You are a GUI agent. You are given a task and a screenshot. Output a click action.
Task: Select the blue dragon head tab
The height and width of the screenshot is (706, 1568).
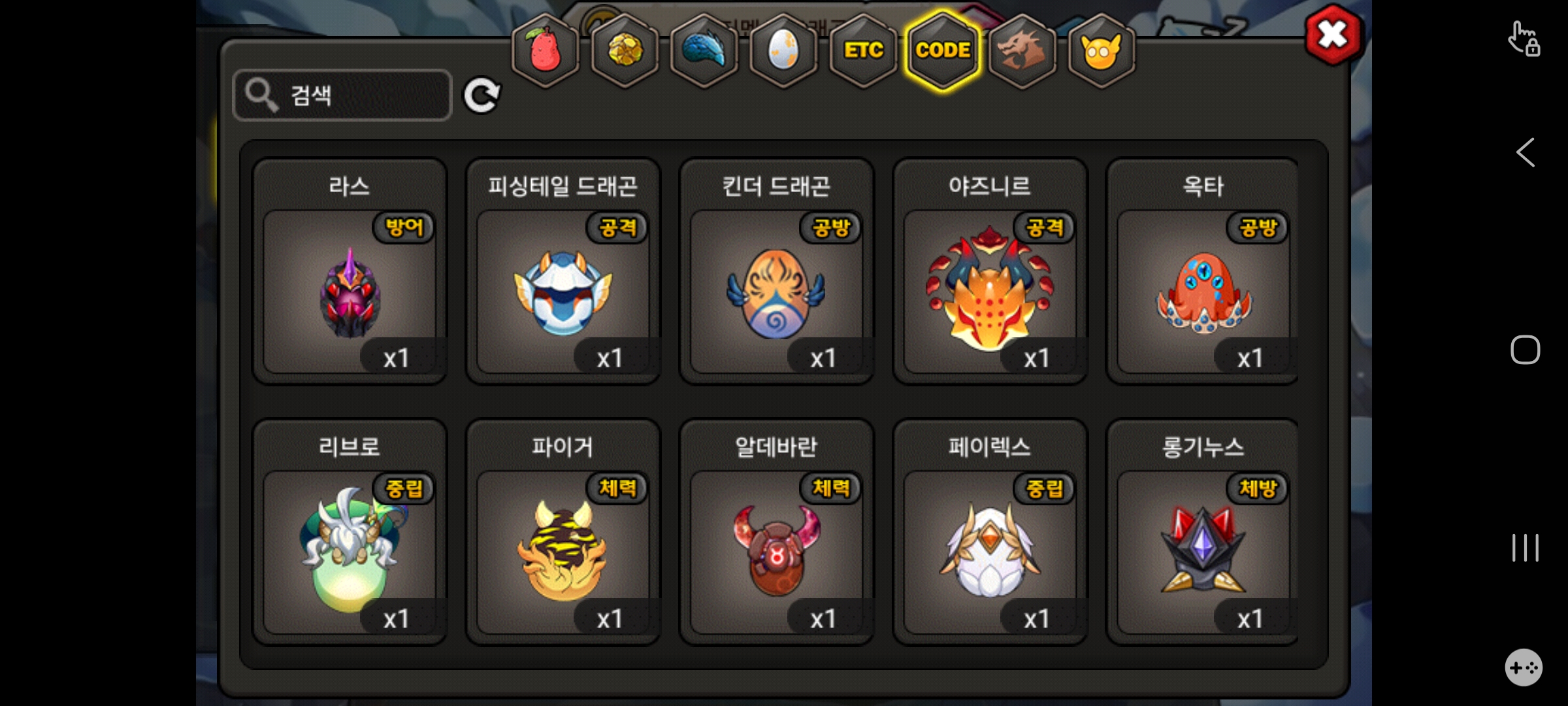704,50
